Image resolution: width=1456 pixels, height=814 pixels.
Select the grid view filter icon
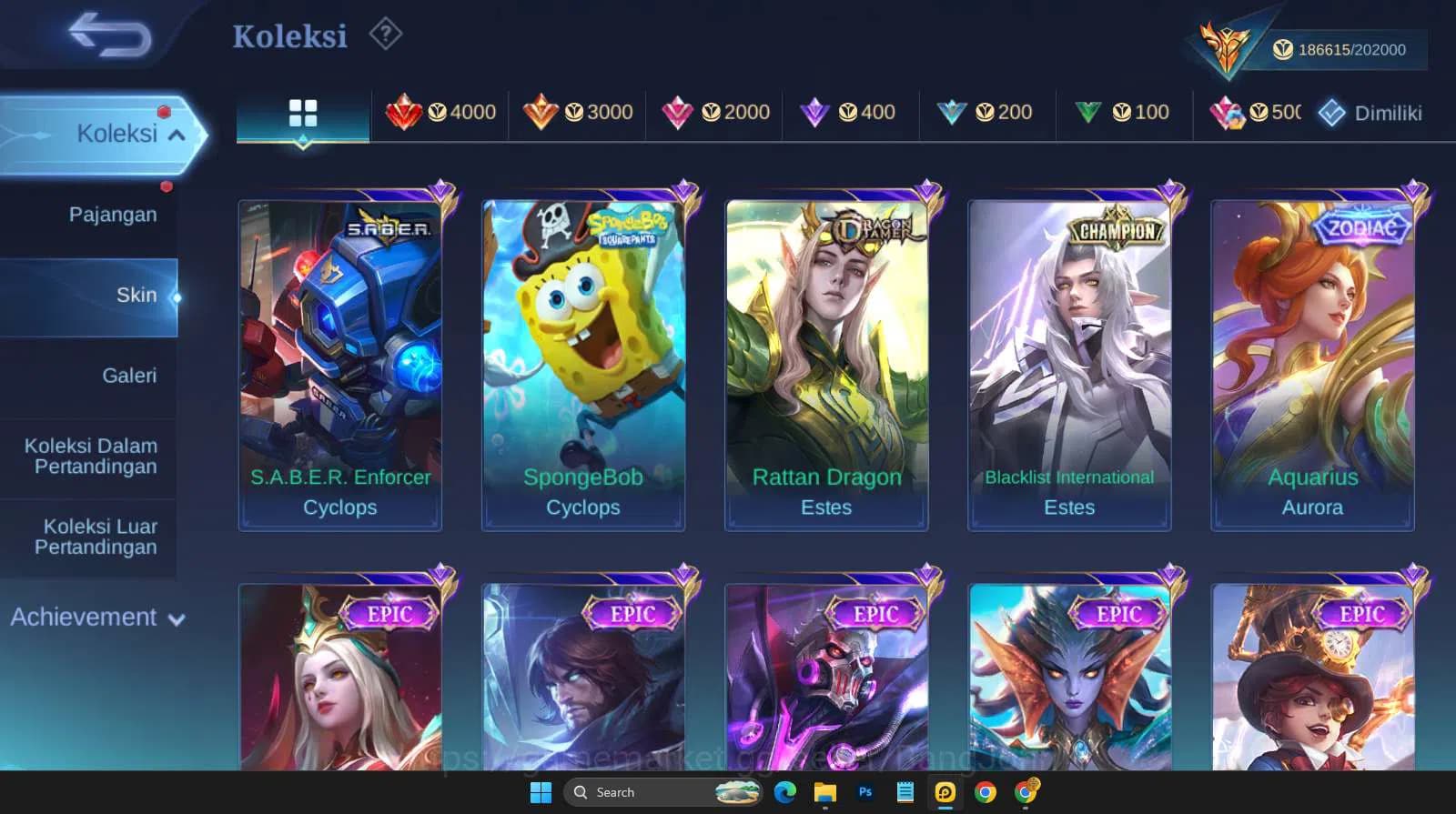[x=303, y=113]
